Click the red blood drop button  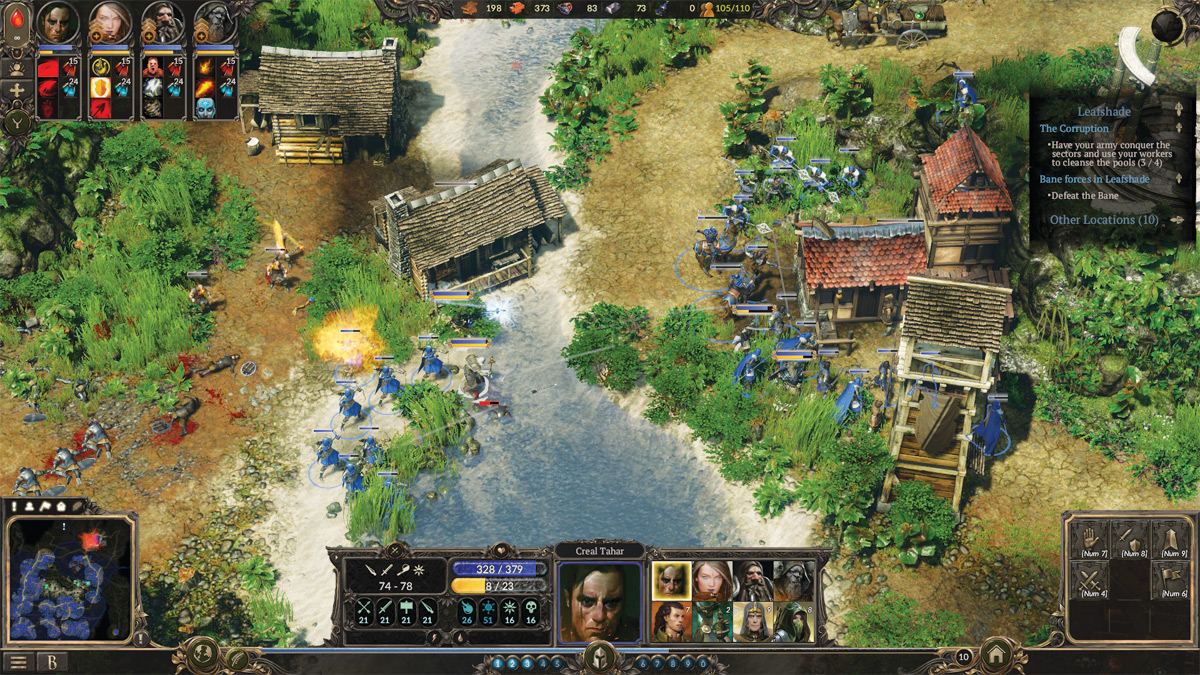click(18, 17)
